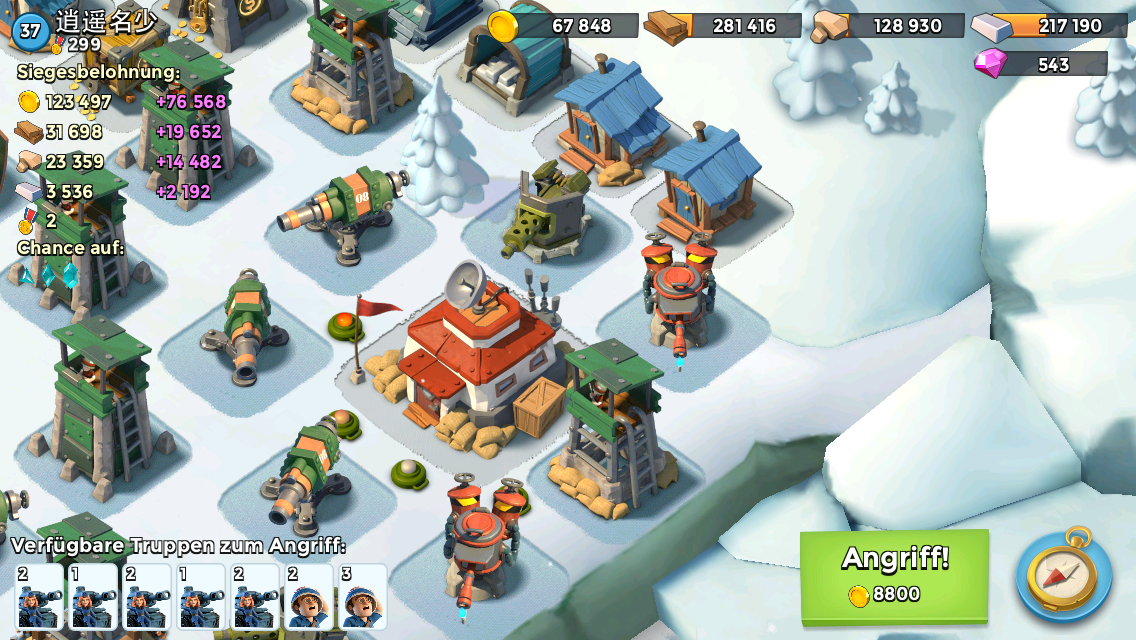Return to the map via the compass button

click(x=1063, y=576)
